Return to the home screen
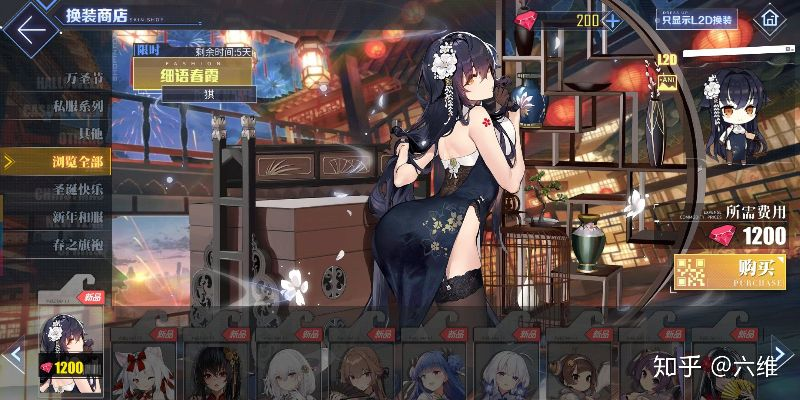800x400 pixels. (x=768, y=18)
